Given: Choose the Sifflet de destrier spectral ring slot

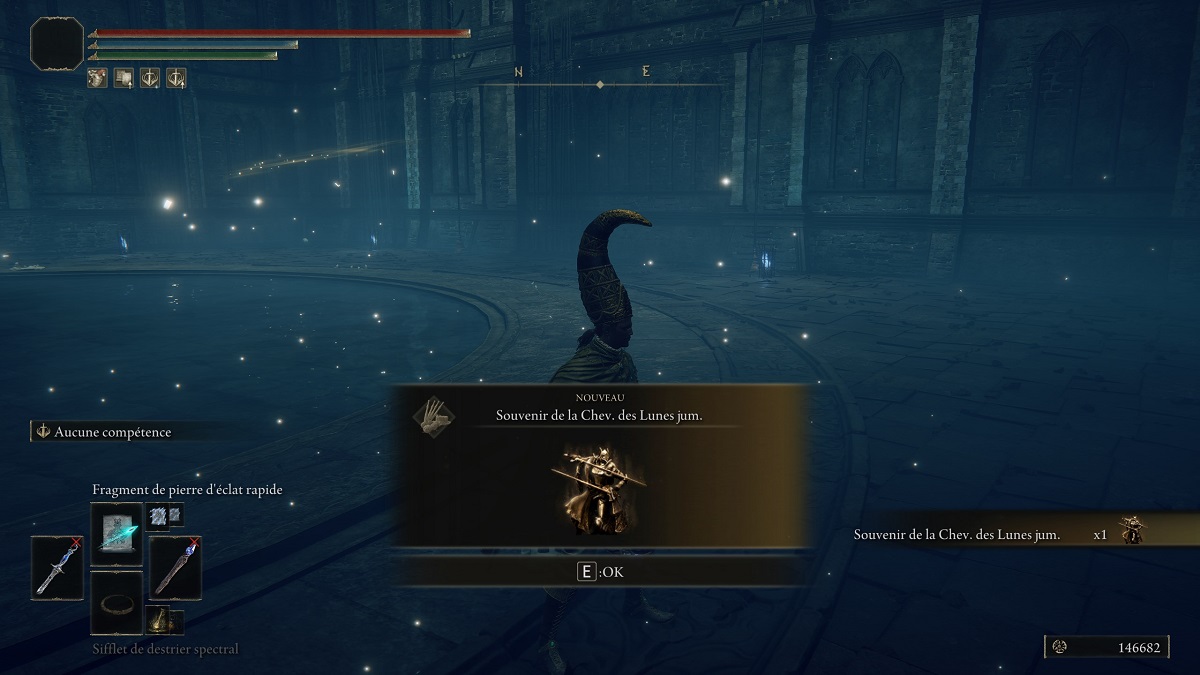Looking at the screenshot, I should click(117, 602).
